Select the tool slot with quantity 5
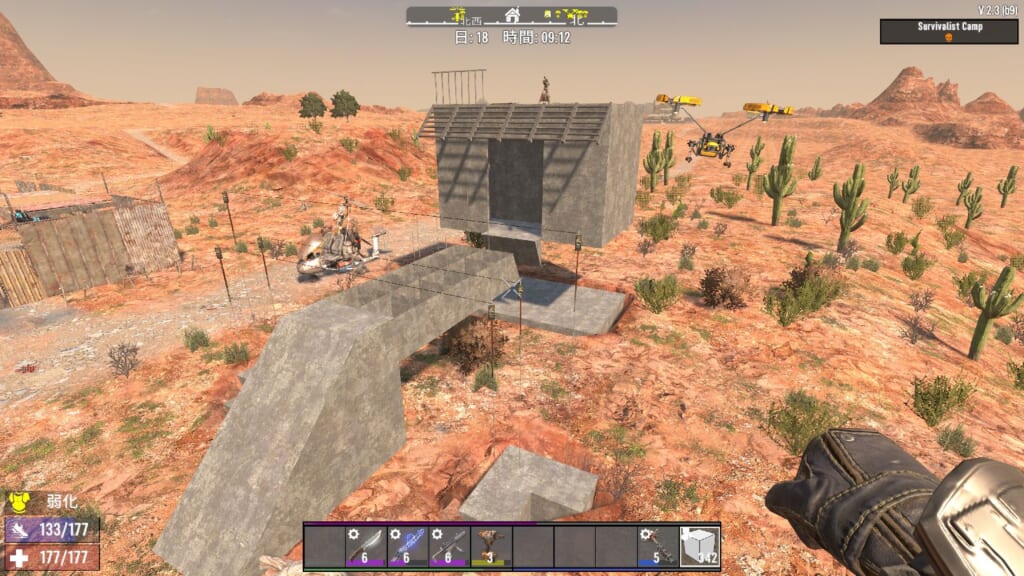Image resolution: width=1024 pixels, height=576 pixels. pyautogui.click(x=657, y=547)
